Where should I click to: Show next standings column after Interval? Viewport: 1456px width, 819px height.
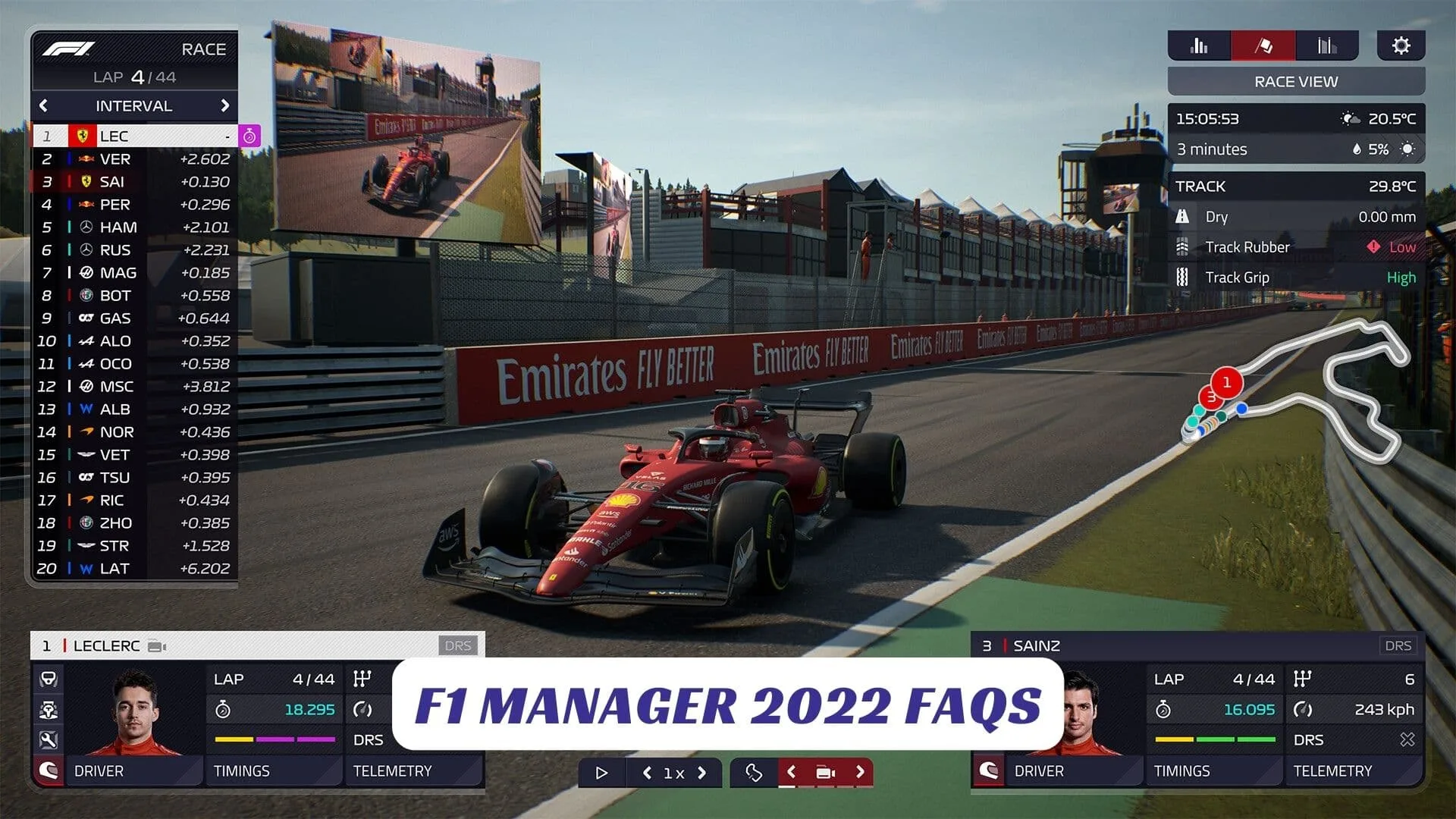tap(224, 105)
